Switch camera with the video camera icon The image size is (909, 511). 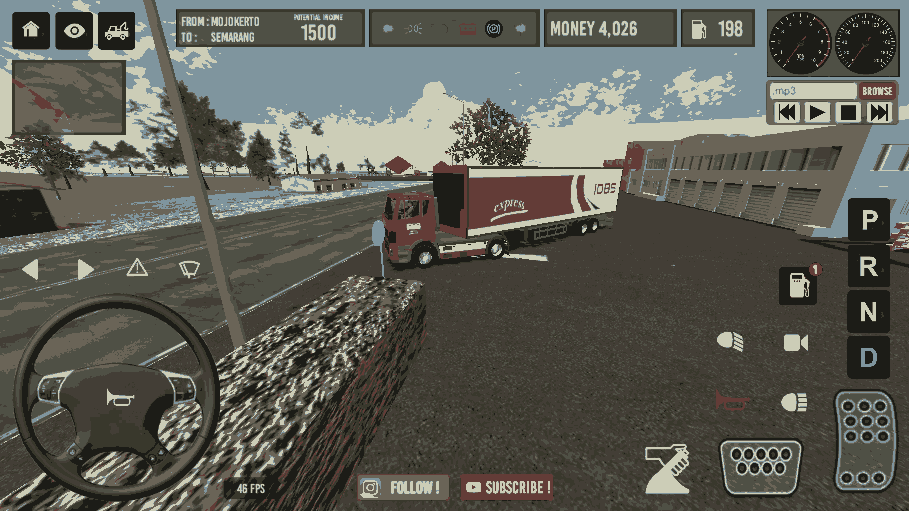coord(796,343)
